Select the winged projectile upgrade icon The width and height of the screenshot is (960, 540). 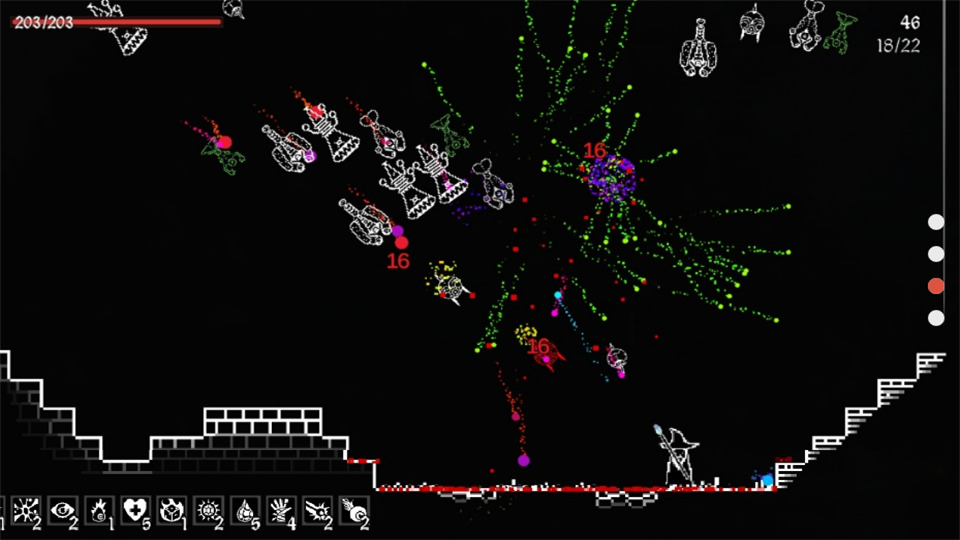[x=317, y=510]
